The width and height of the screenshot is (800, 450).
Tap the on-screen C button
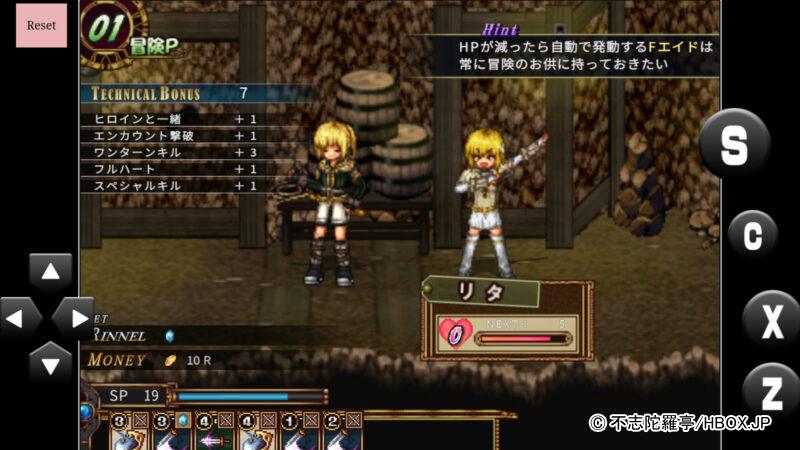click(x=753, y=235)
